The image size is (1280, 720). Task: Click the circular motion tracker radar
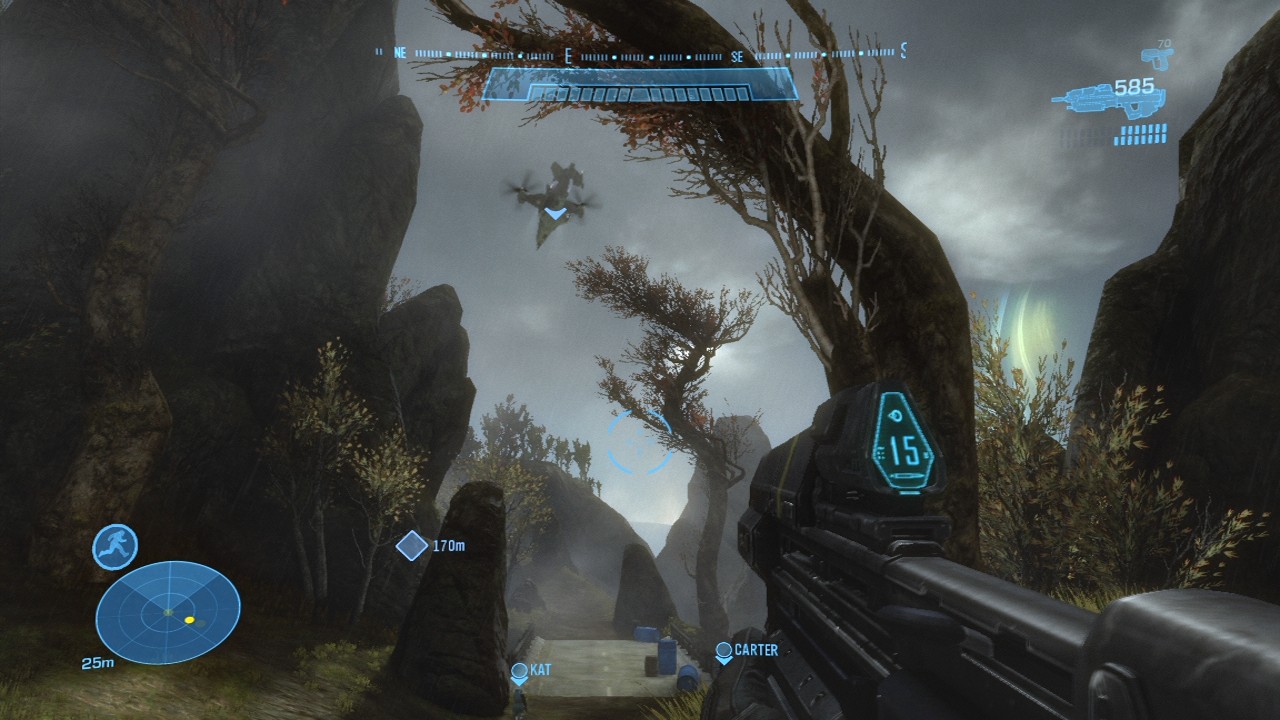click(168, 612)
